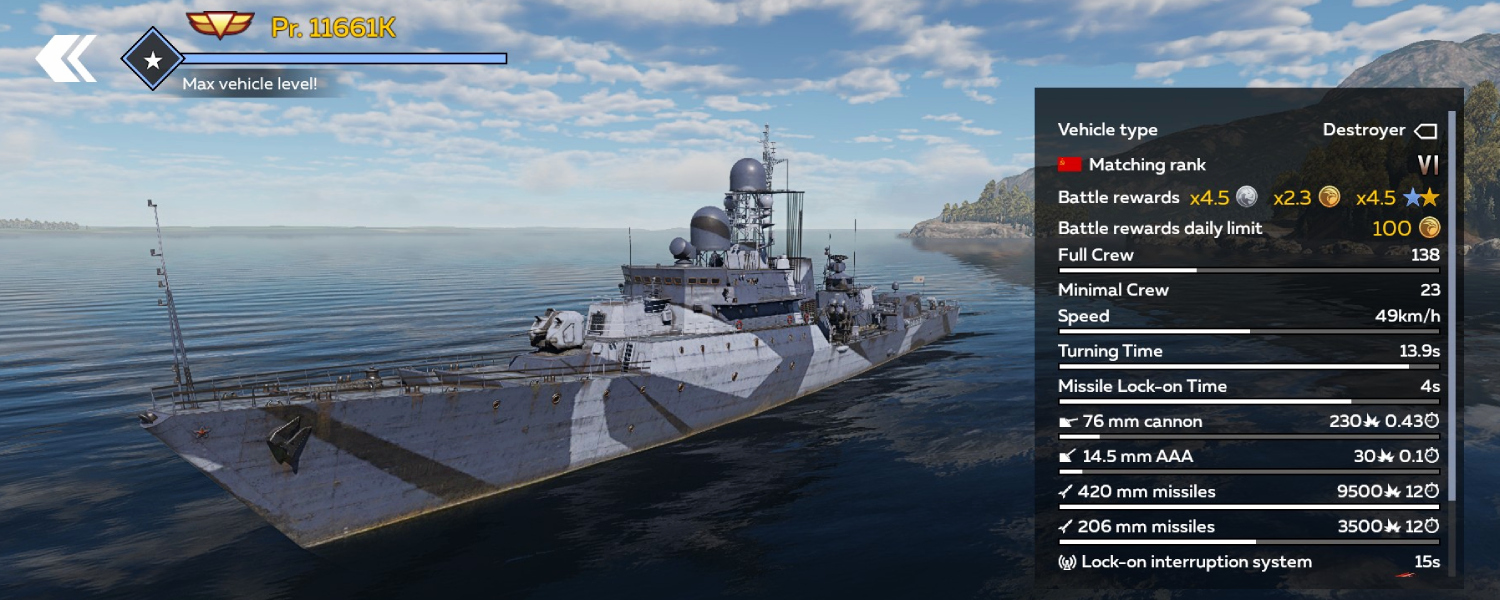This screenshot has width=1500, height=600.
Task: Go back using the double chevron arrow
Action: pyautogui.click(x=65, y=58)
